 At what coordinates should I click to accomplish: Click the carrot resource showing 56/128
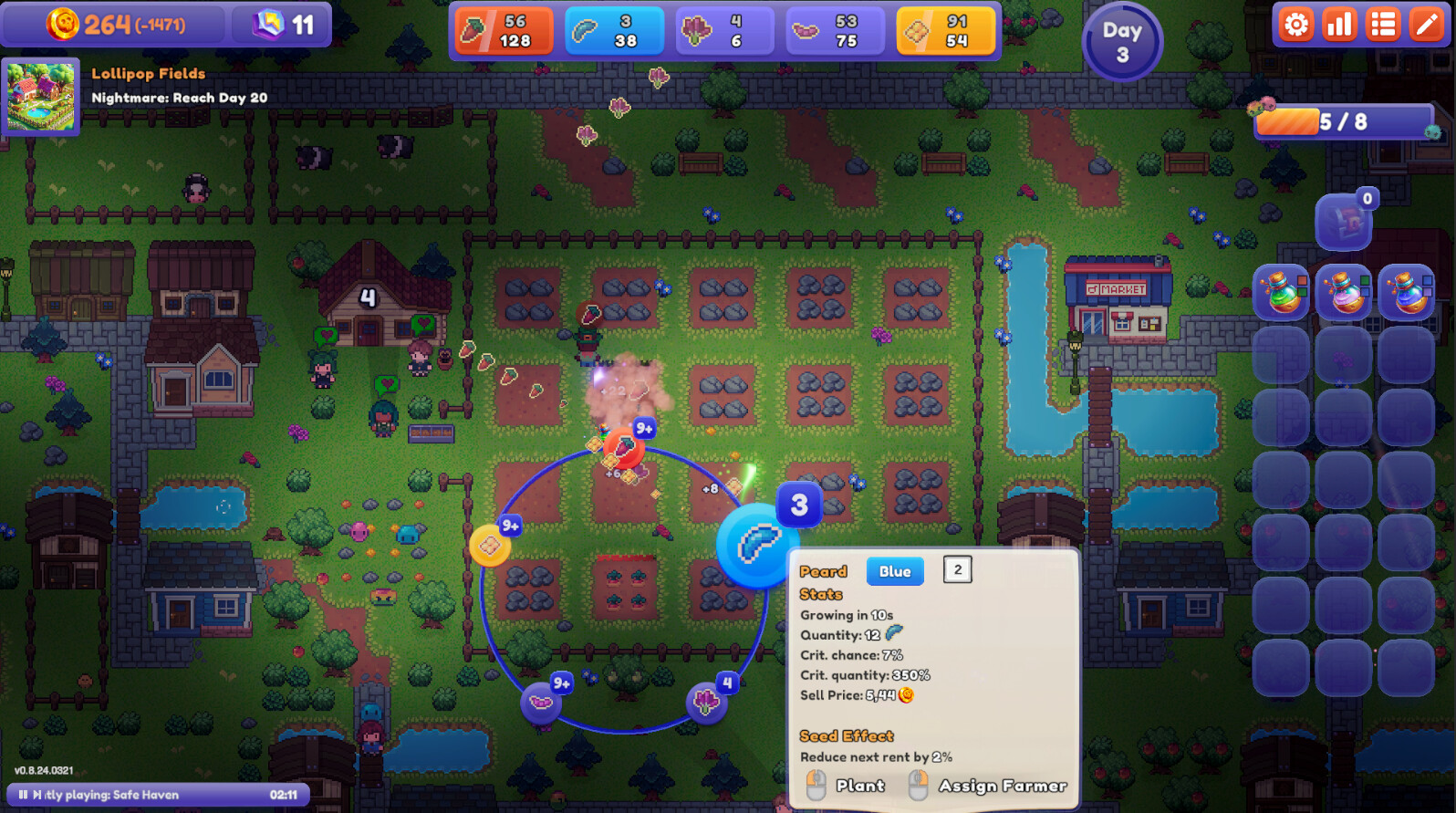click(x=504, y=30)
